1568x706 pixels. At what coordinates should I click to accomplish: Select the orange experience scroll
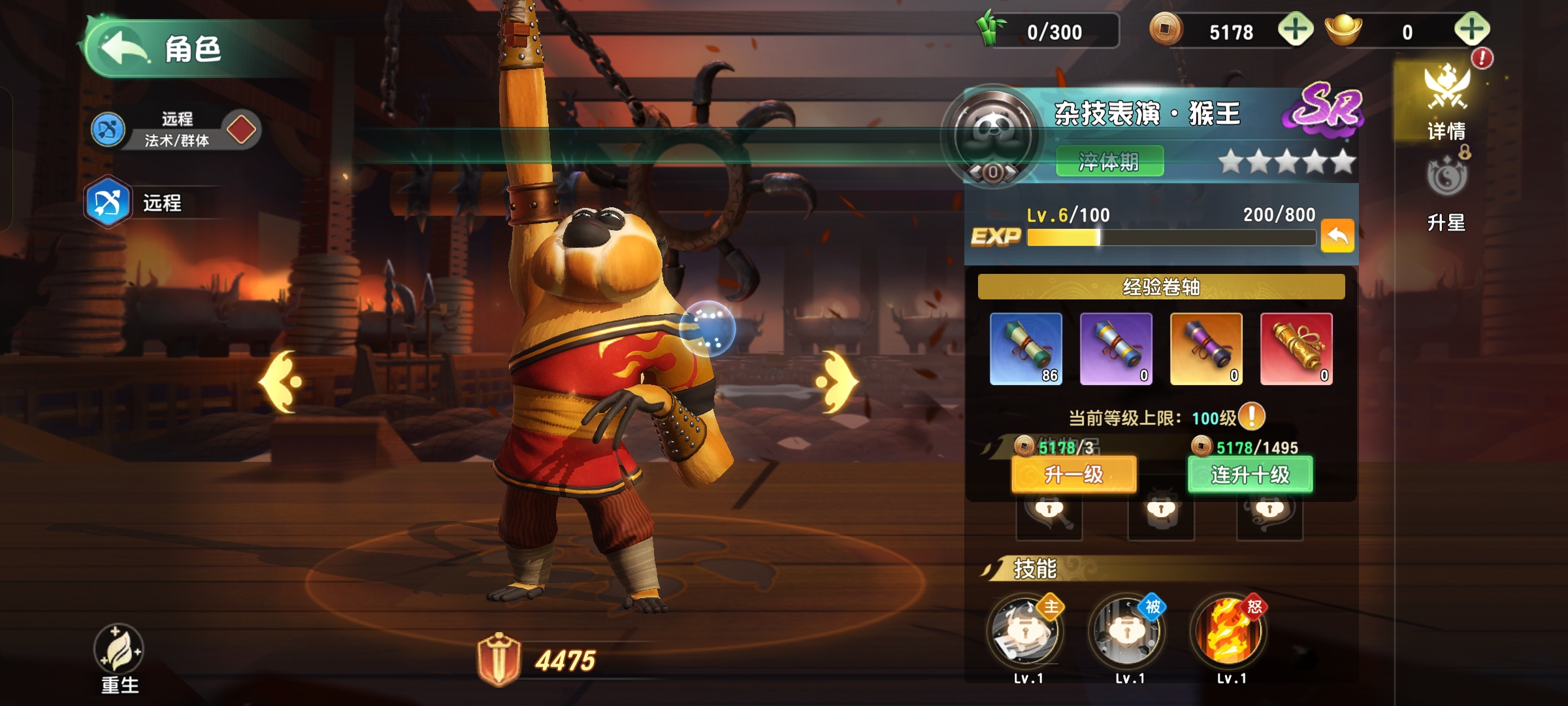click(1206, 348)
